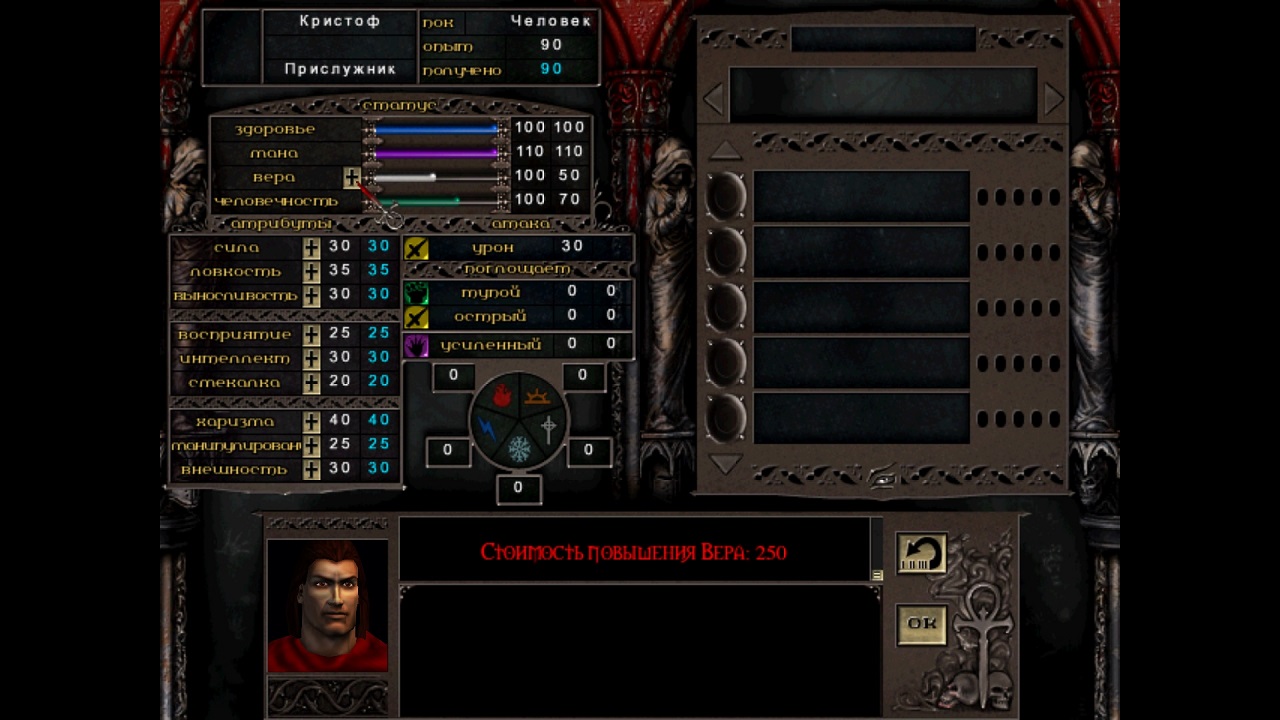
Task: Go to the next discipline page with right arrow
Action: point(1053,99)
